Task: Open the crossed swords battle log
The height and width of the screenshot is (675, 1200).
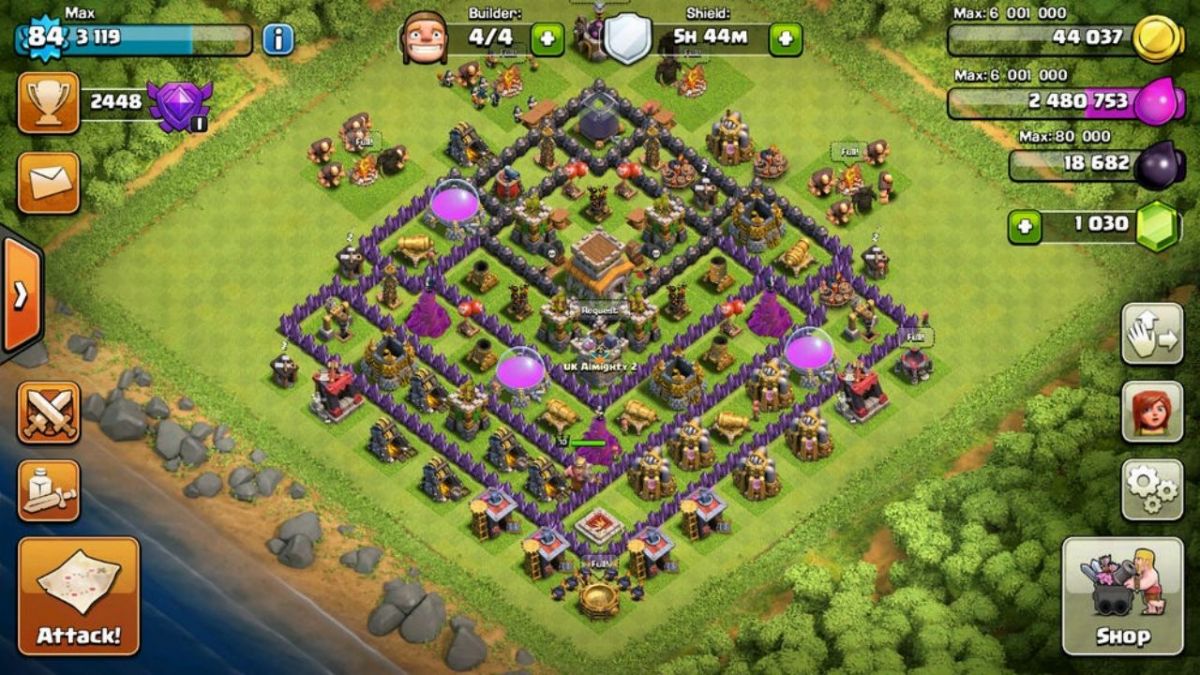Action: [x=48, y=412]
